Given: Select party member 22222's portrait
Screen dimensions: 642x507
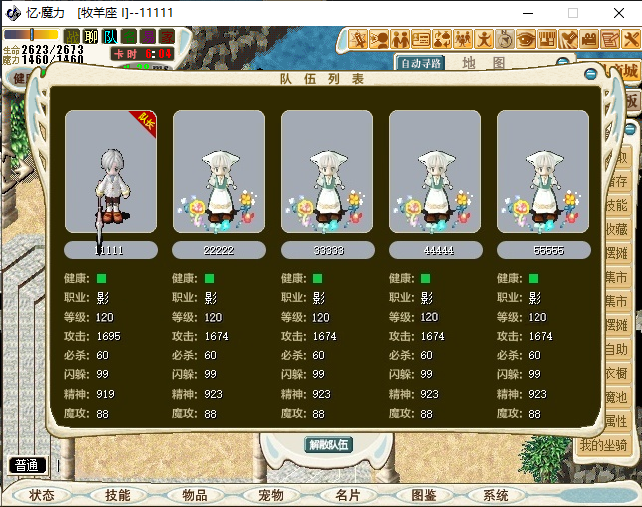Looking at the screenshot, I should click(219, 172).
